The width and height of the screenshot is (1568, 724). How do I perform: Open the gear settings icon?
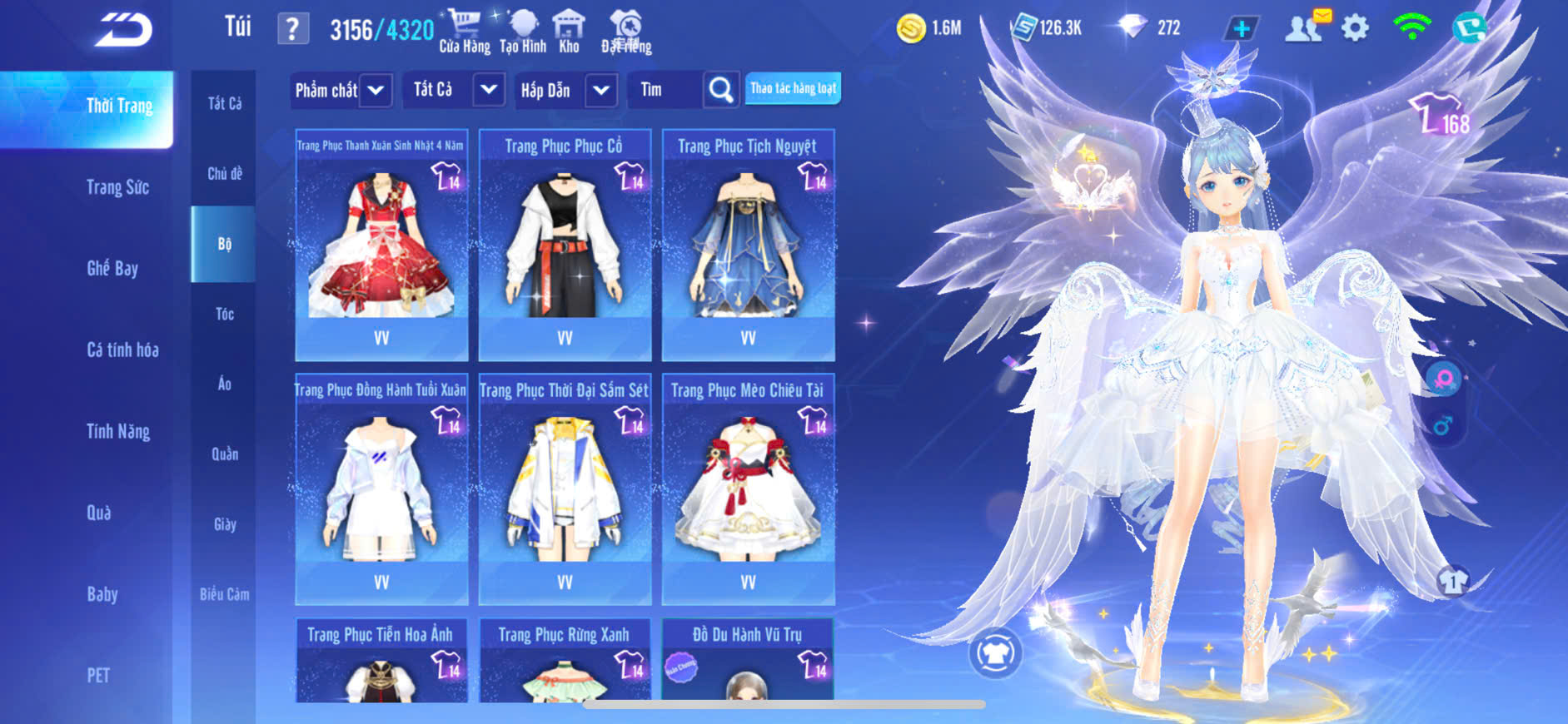point(1355,29)
